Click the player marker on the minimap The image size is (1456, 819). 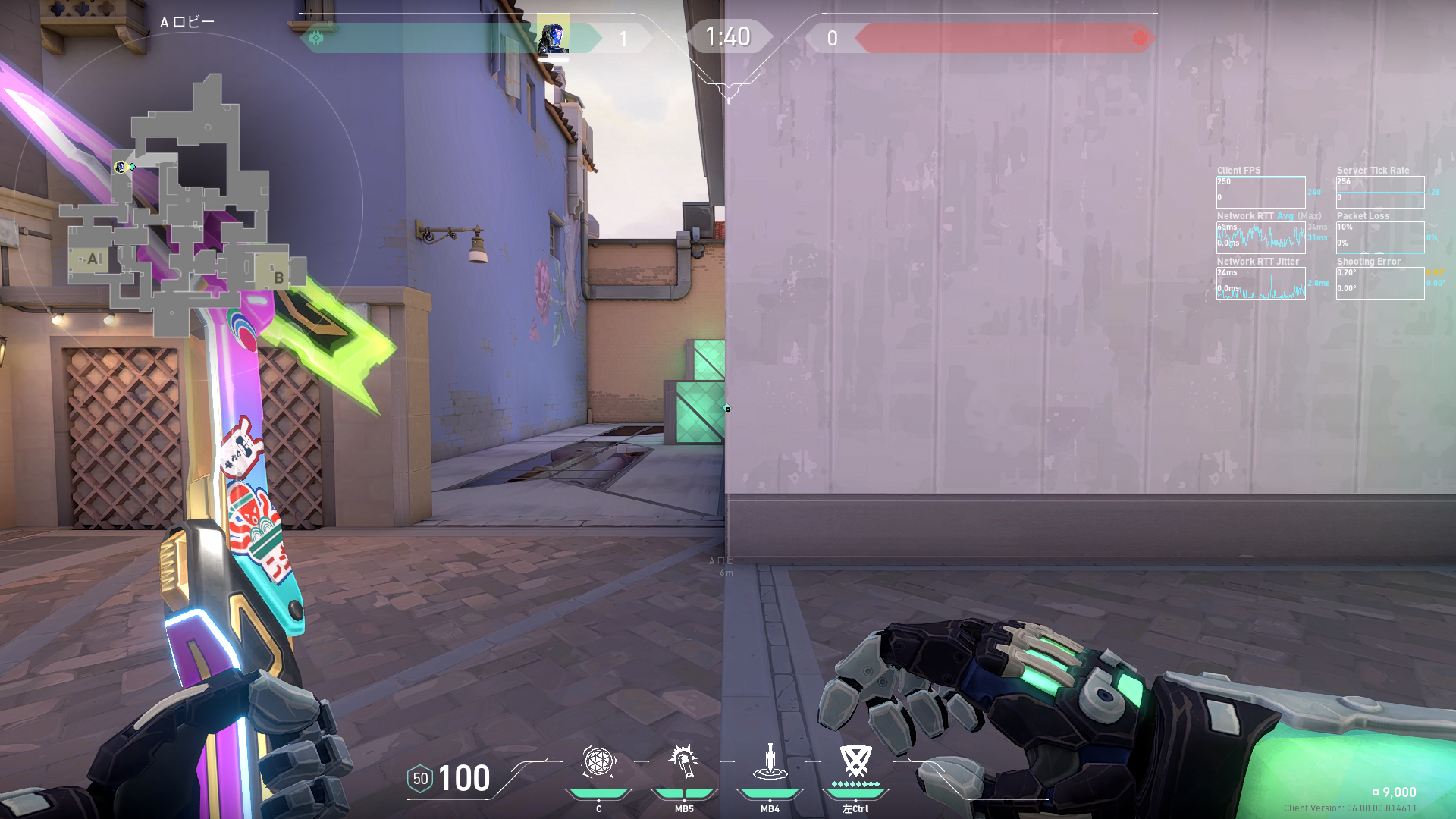[x=120, y=167]
